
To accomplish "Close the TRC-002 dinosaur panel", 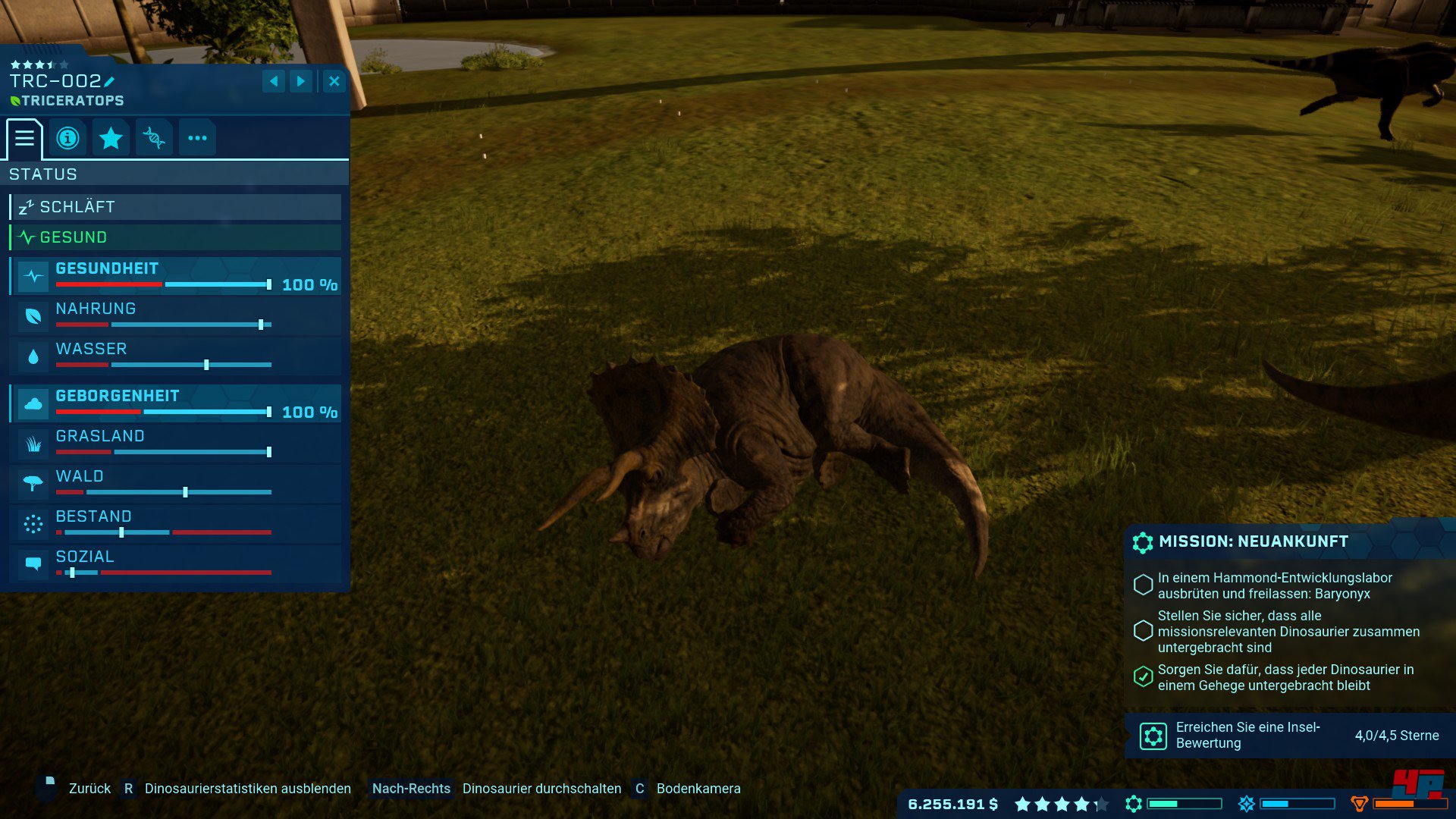I will coord(334,81).
